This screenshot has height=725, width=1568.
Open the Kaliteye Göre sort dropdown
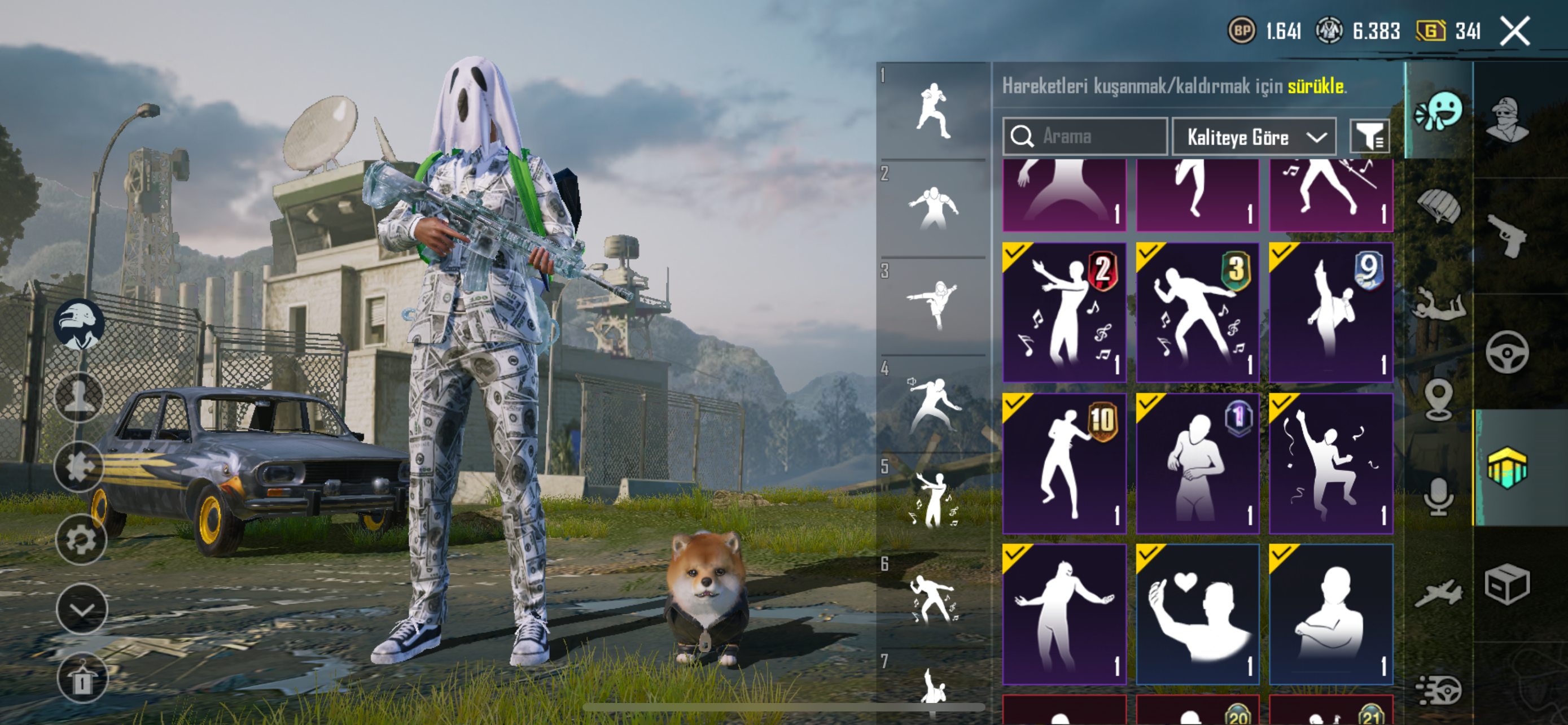[x=1254, y=137]
